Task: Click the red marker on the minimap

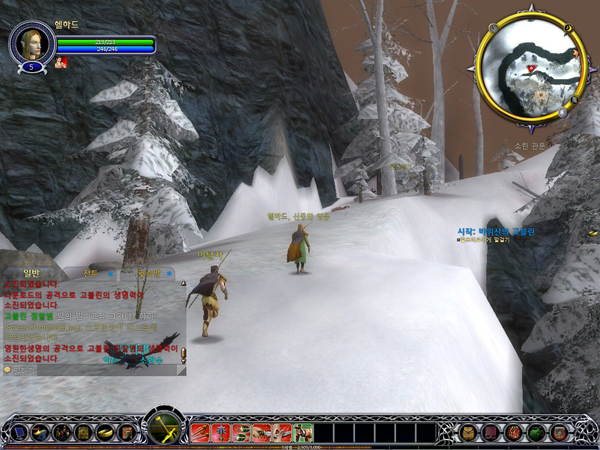Action: pyautogui.click(x=531, y=69)
